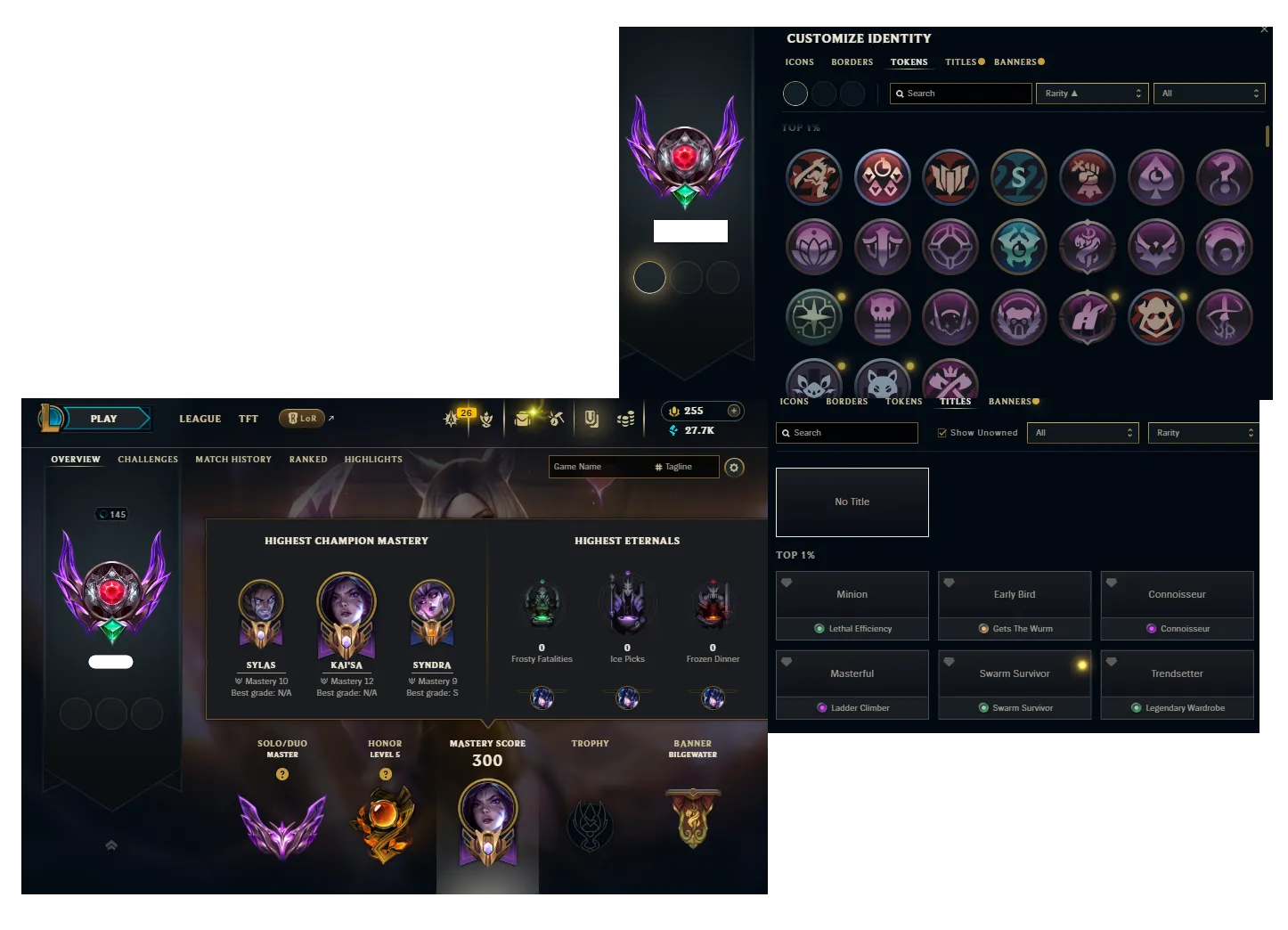
Task: Click the plus to purchase RP
Action: (x=734, y=411)
